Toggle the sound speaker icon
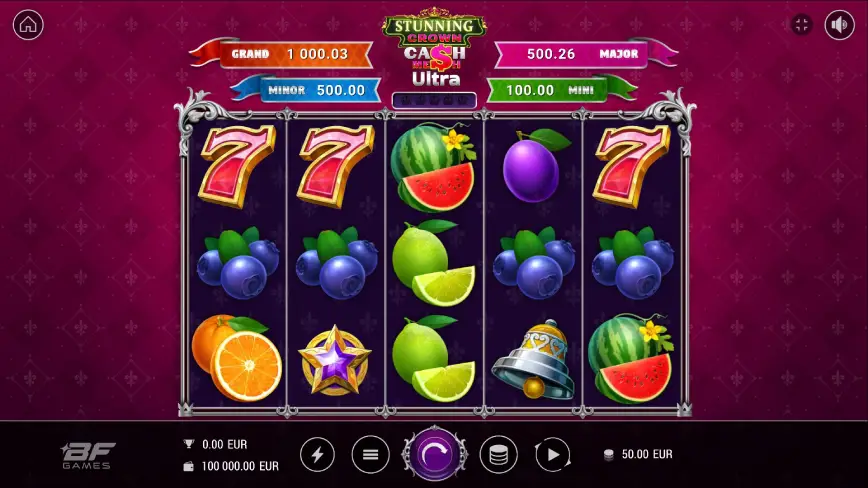Viewport: 868px width, 488px height. coord(839,25)
